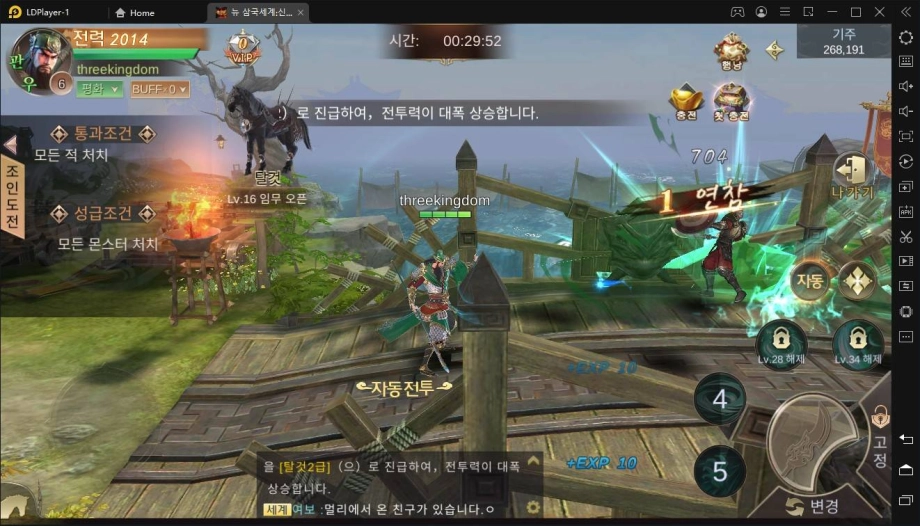Screen dimensions: 920x526
Task: Tap the locked Lv.28 skill slot
Action: point(782,342)
